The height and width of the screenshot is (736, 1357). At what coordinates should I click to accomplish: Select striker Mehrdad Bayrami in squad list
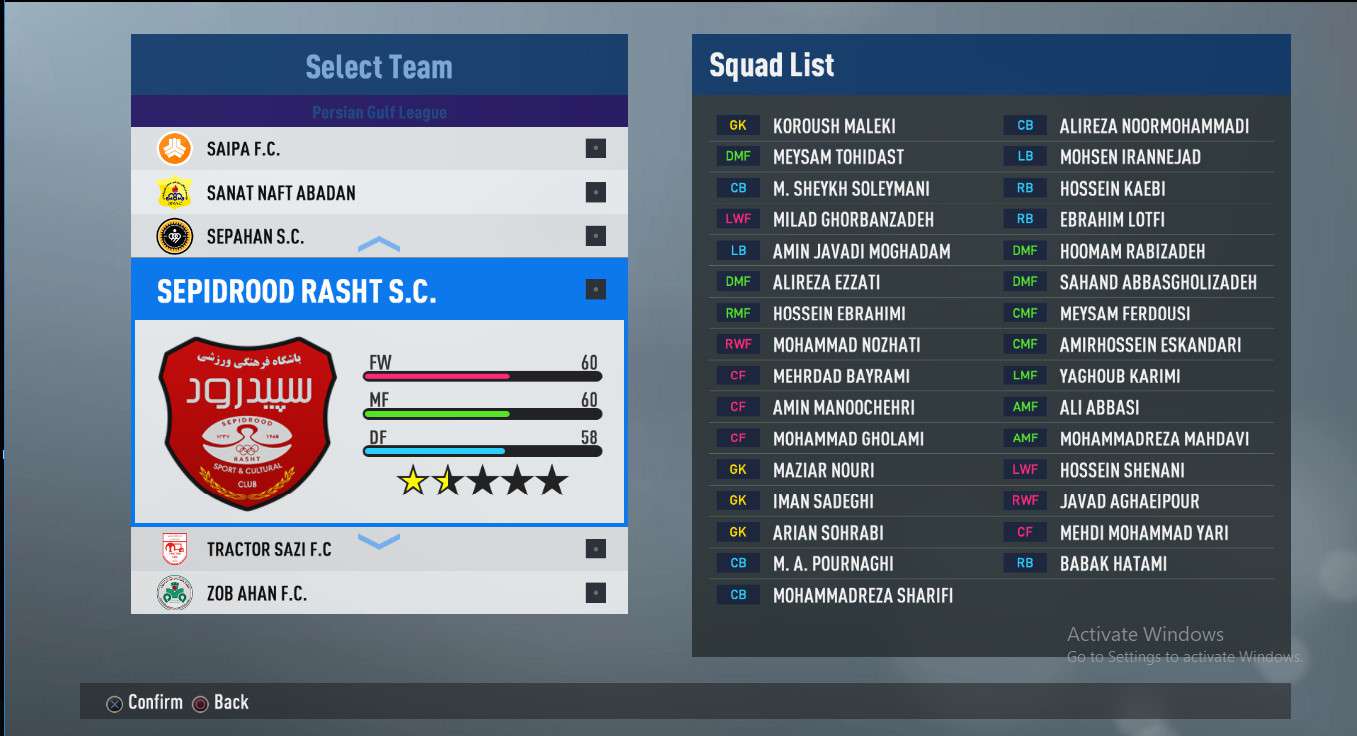point(841,376)
